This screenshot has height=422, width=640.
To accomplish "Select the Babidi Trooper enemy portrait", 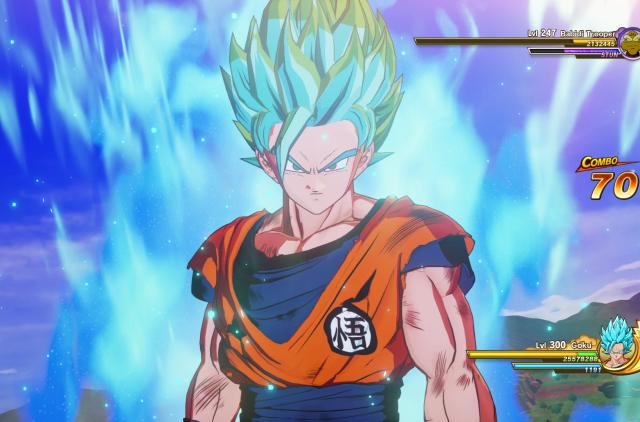I will click(631, 40).
